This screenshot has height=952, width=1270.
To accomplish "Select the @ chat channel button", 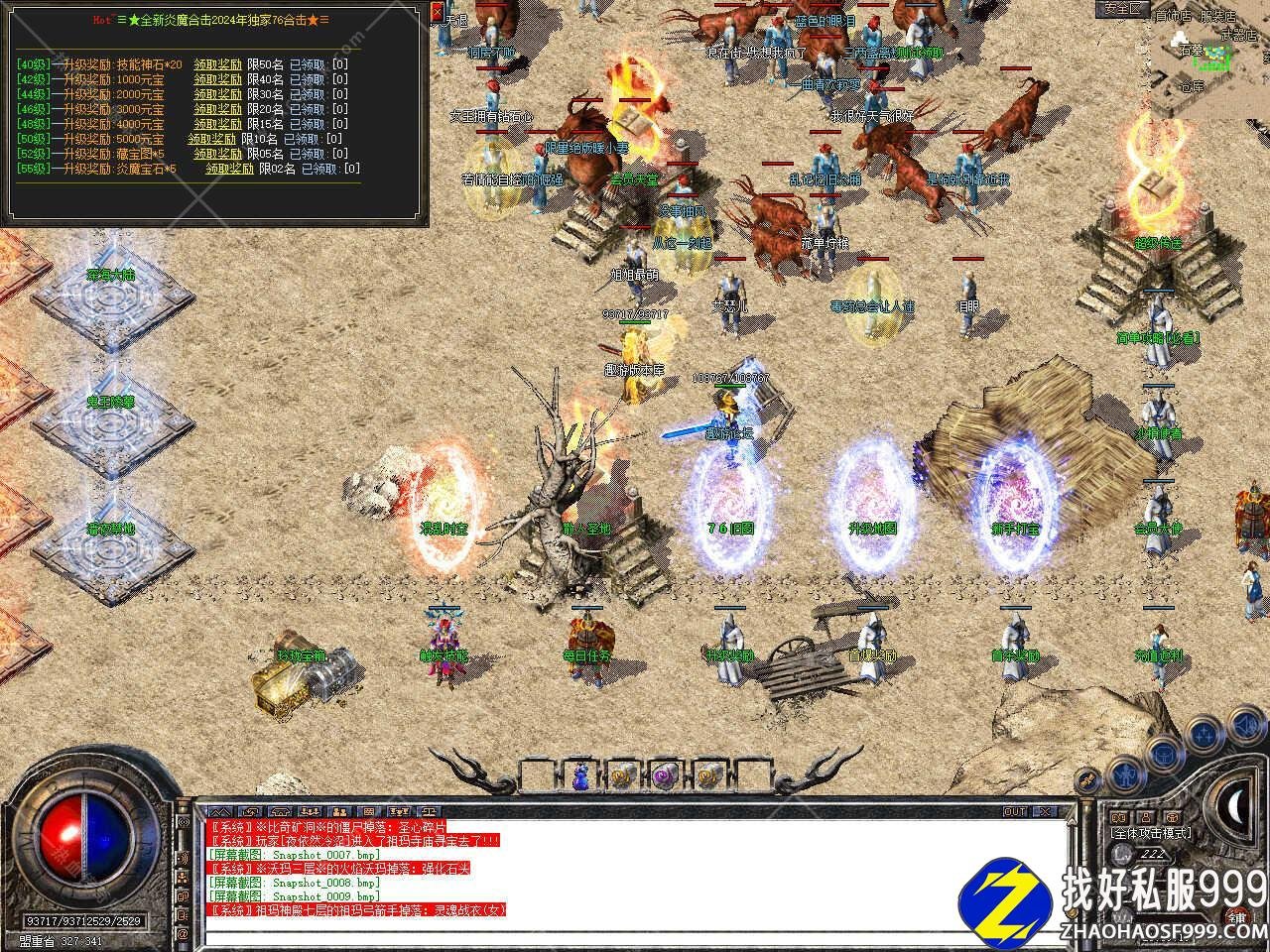I will pyautogui.click(x=183, y=934).
